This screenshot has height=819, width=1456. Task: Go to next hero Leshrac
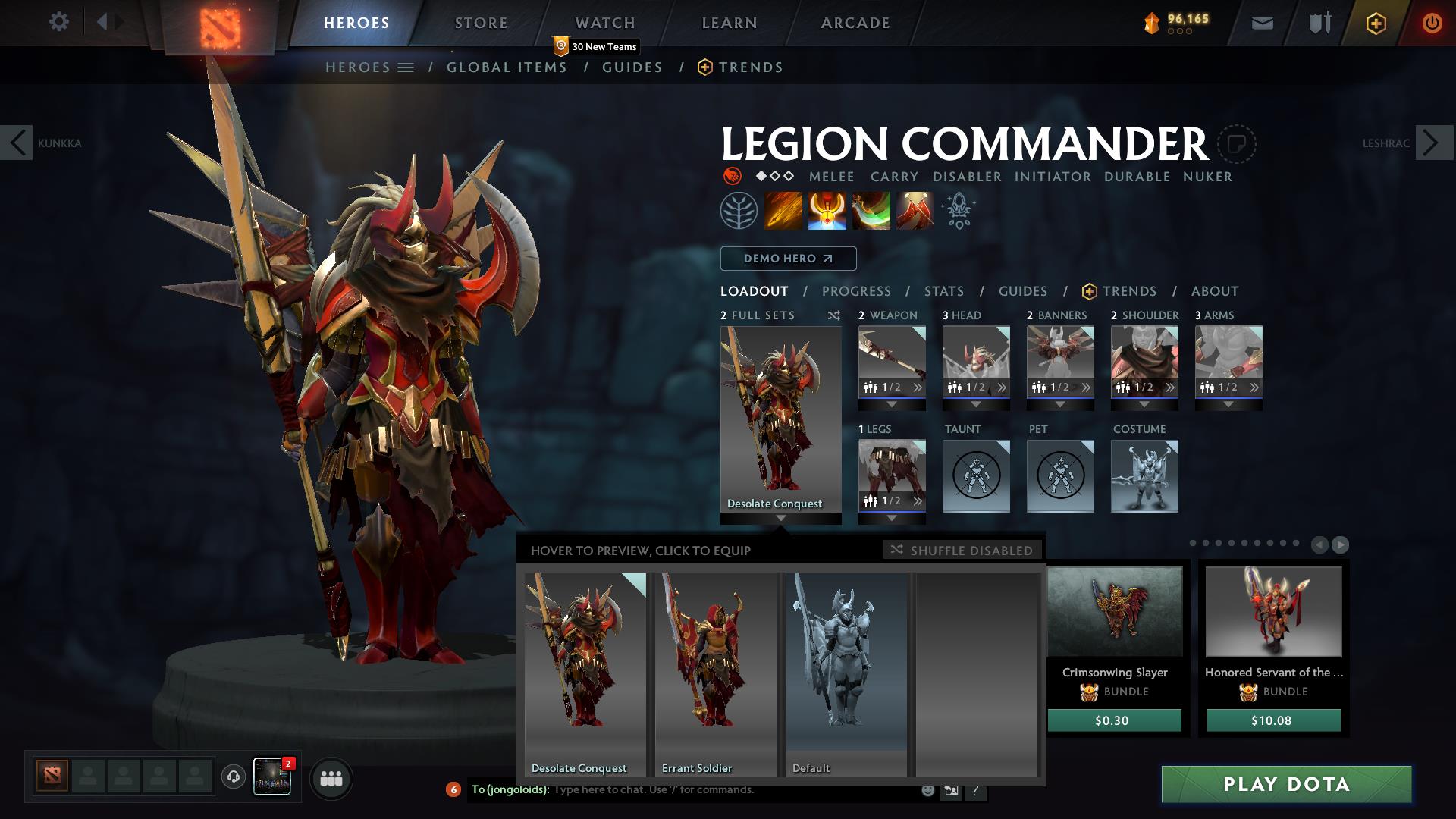tap(1433, 143)
